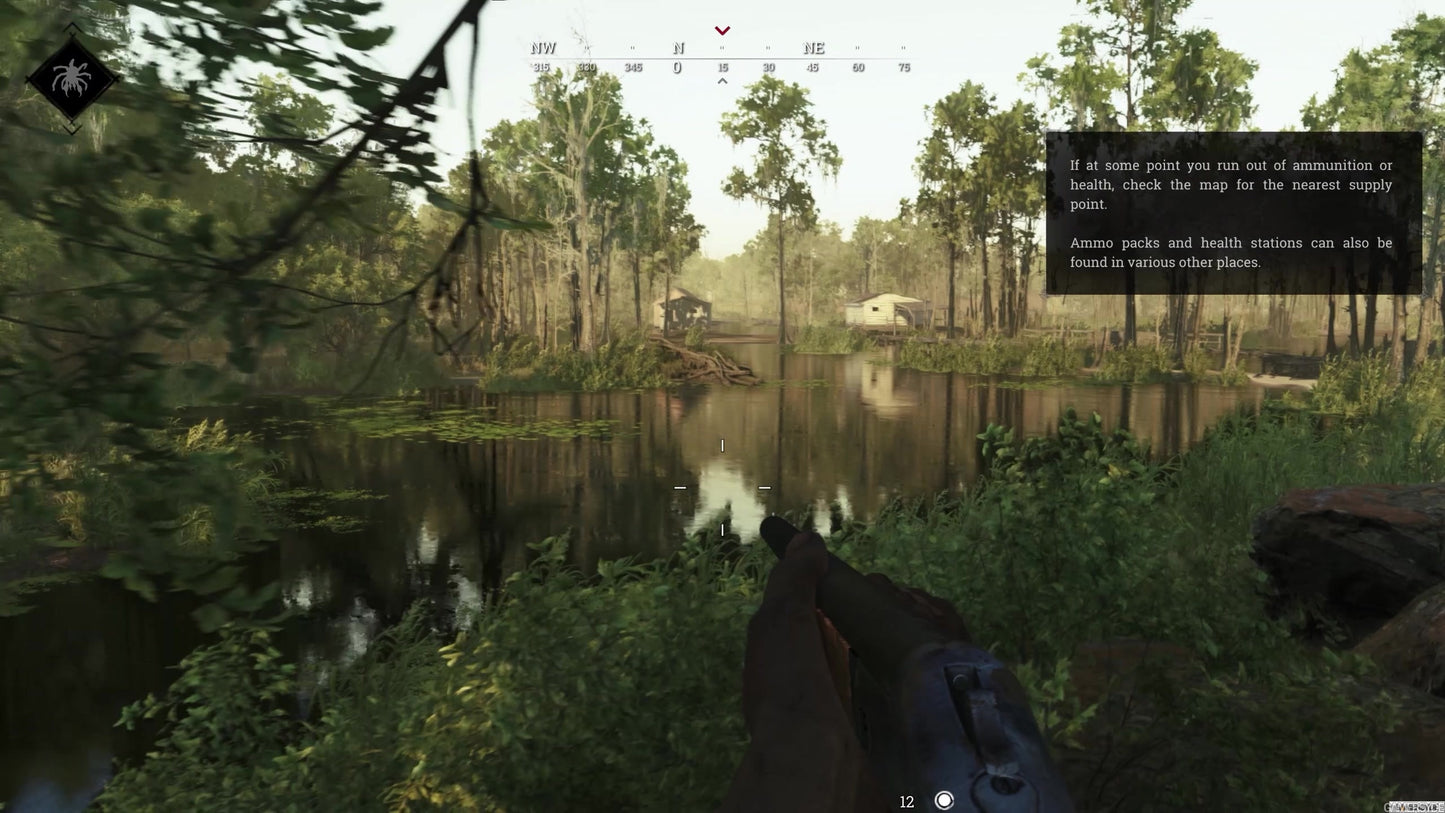Expand the bounty emblem diamond frame

coord(73,79)
